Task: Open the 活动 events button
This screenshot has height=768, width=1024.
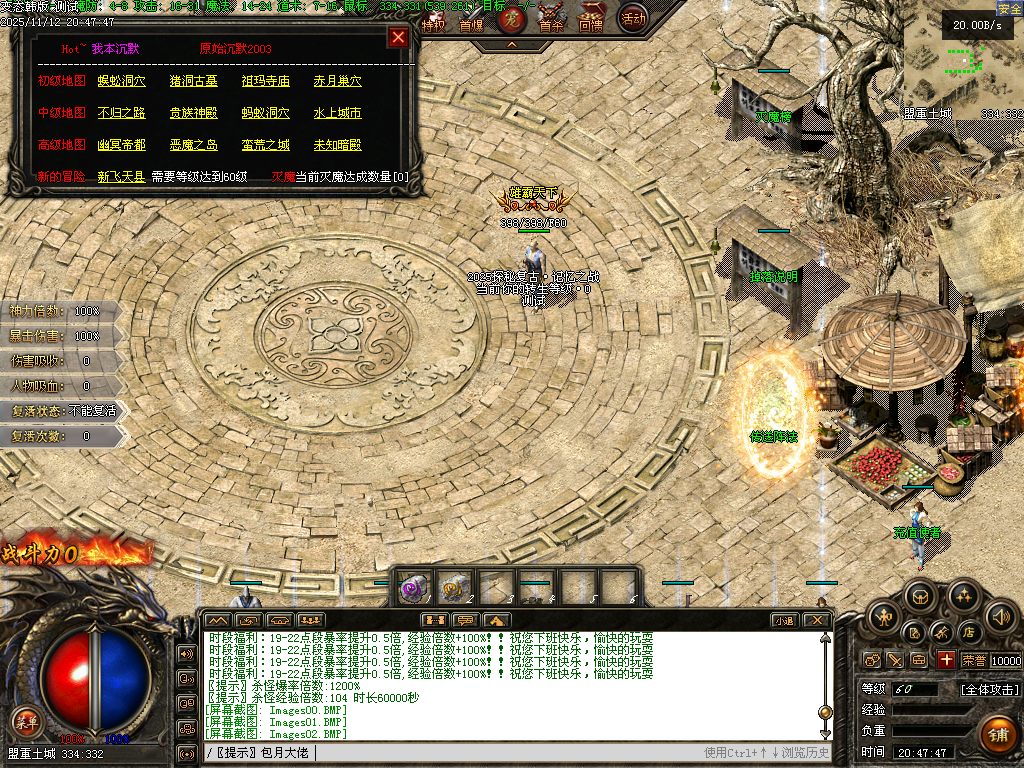Action: coord(632,18)
